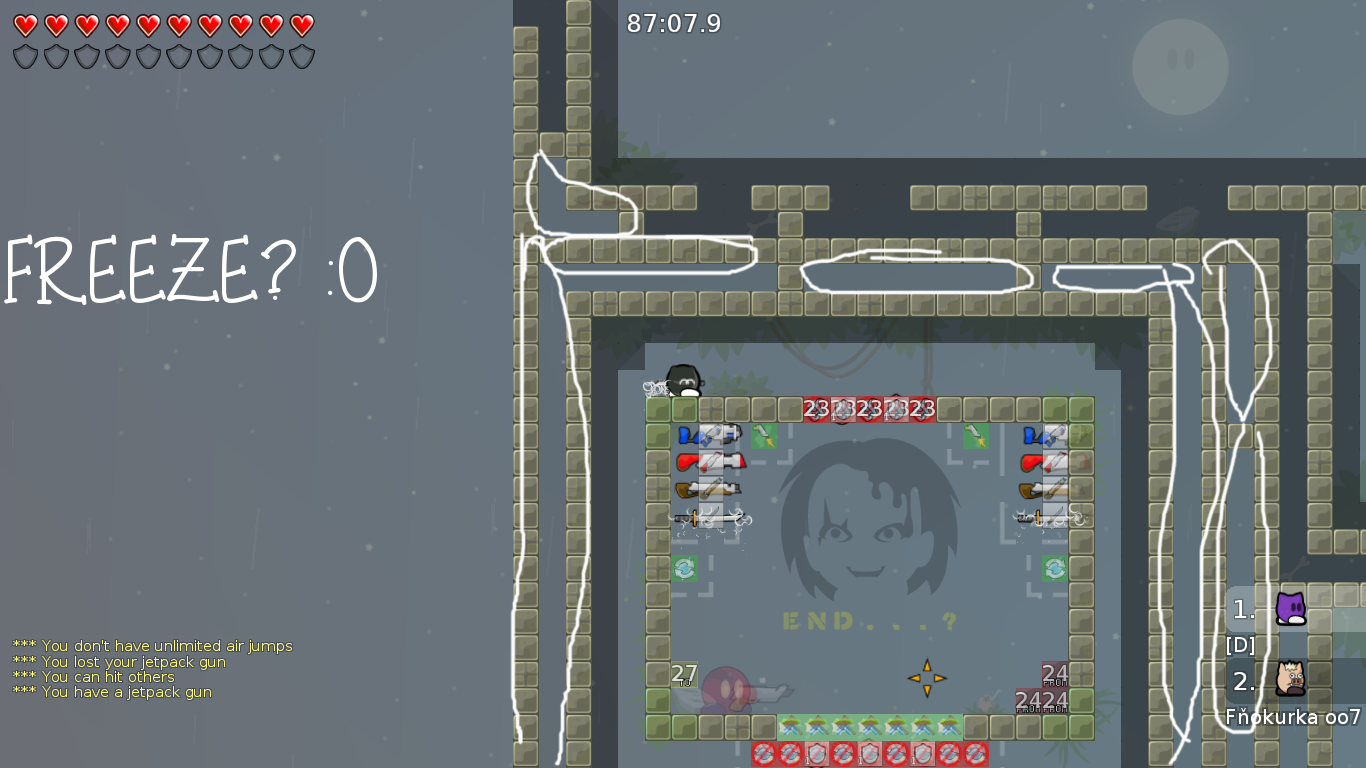Viewport: 1366px width, 768px height.
Task: Select the blue grenade launcher pickup icon
Action: click(710, 435)
